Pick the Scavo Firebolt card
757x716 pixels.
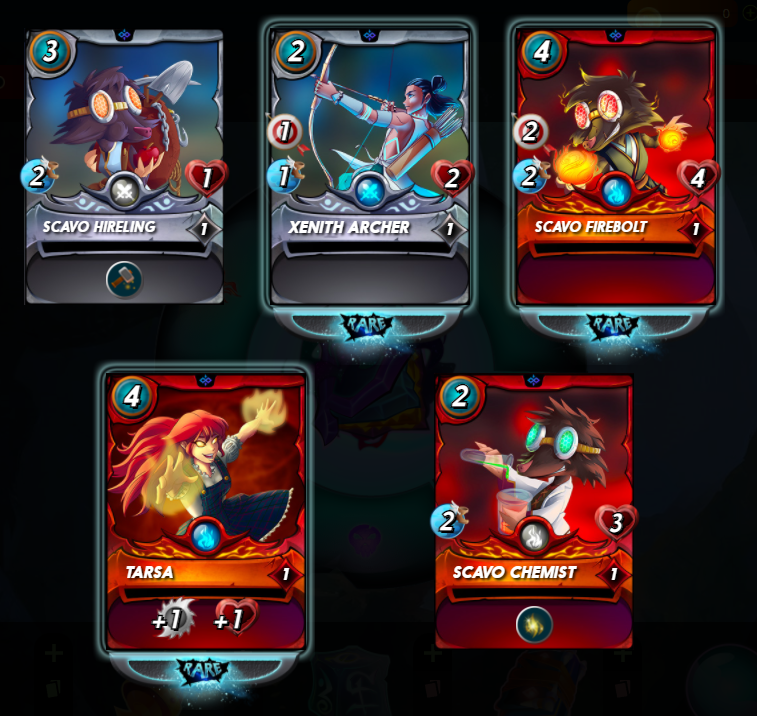[615, 150]
